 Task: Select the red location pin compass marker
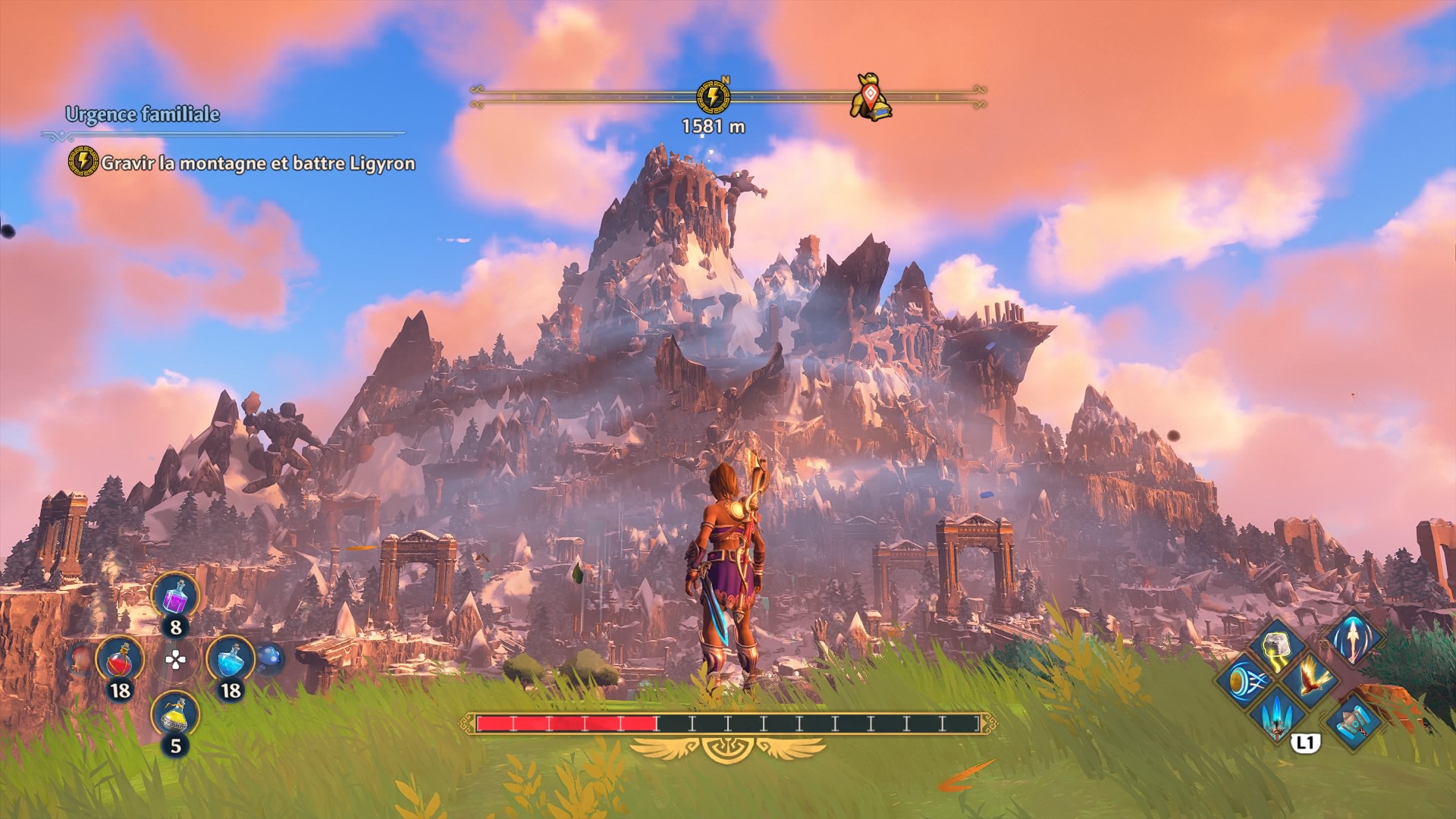(x=871, y=97)
